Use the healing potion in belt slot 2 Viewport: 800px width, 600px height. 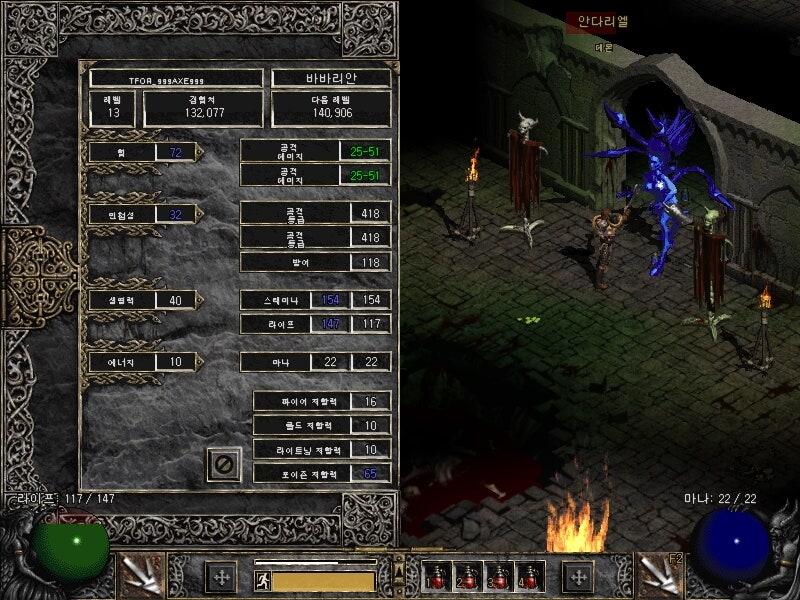[467, 577]
